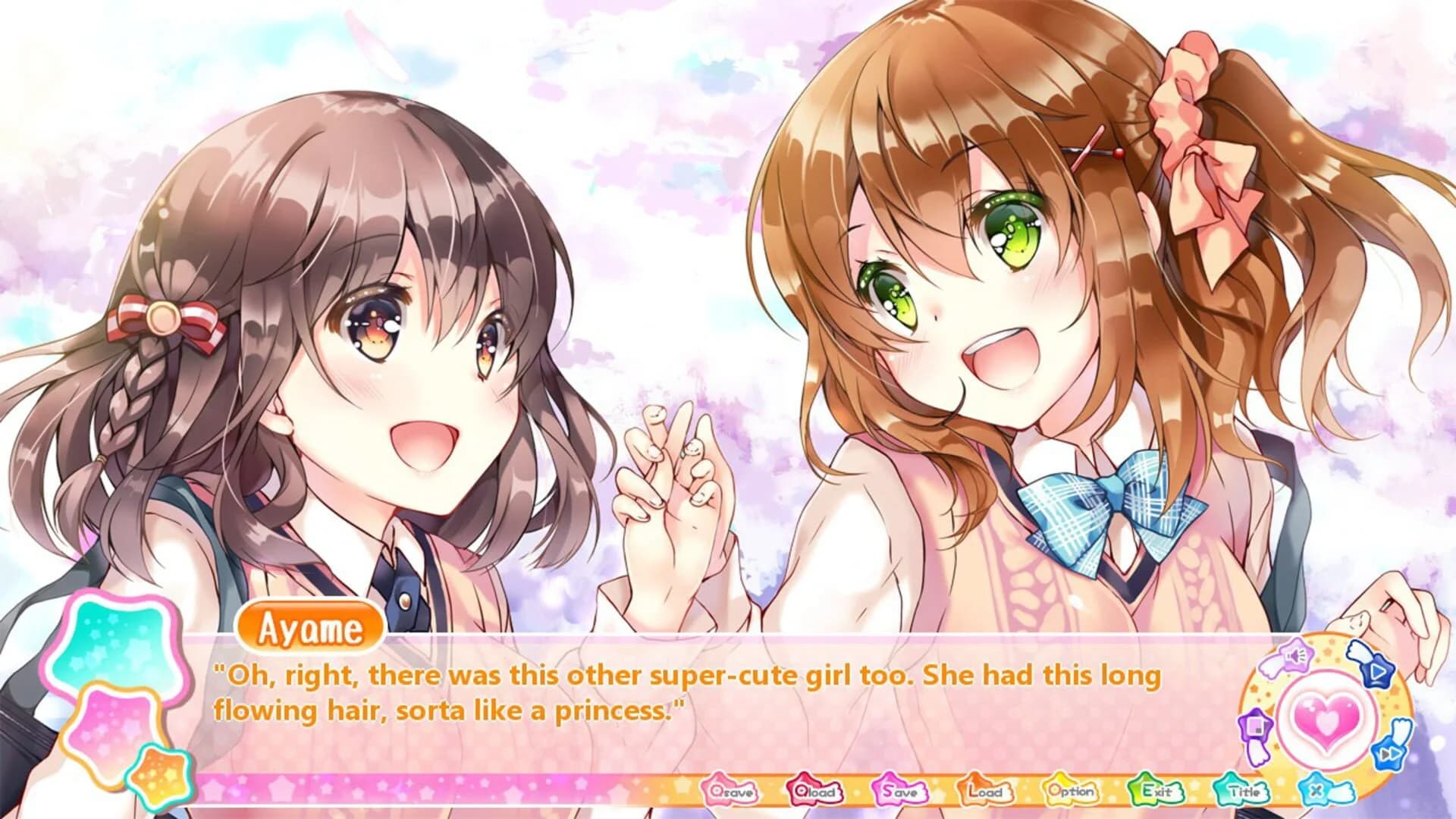
Task: Open the Option settings
Action: (x=1072, y=791)
